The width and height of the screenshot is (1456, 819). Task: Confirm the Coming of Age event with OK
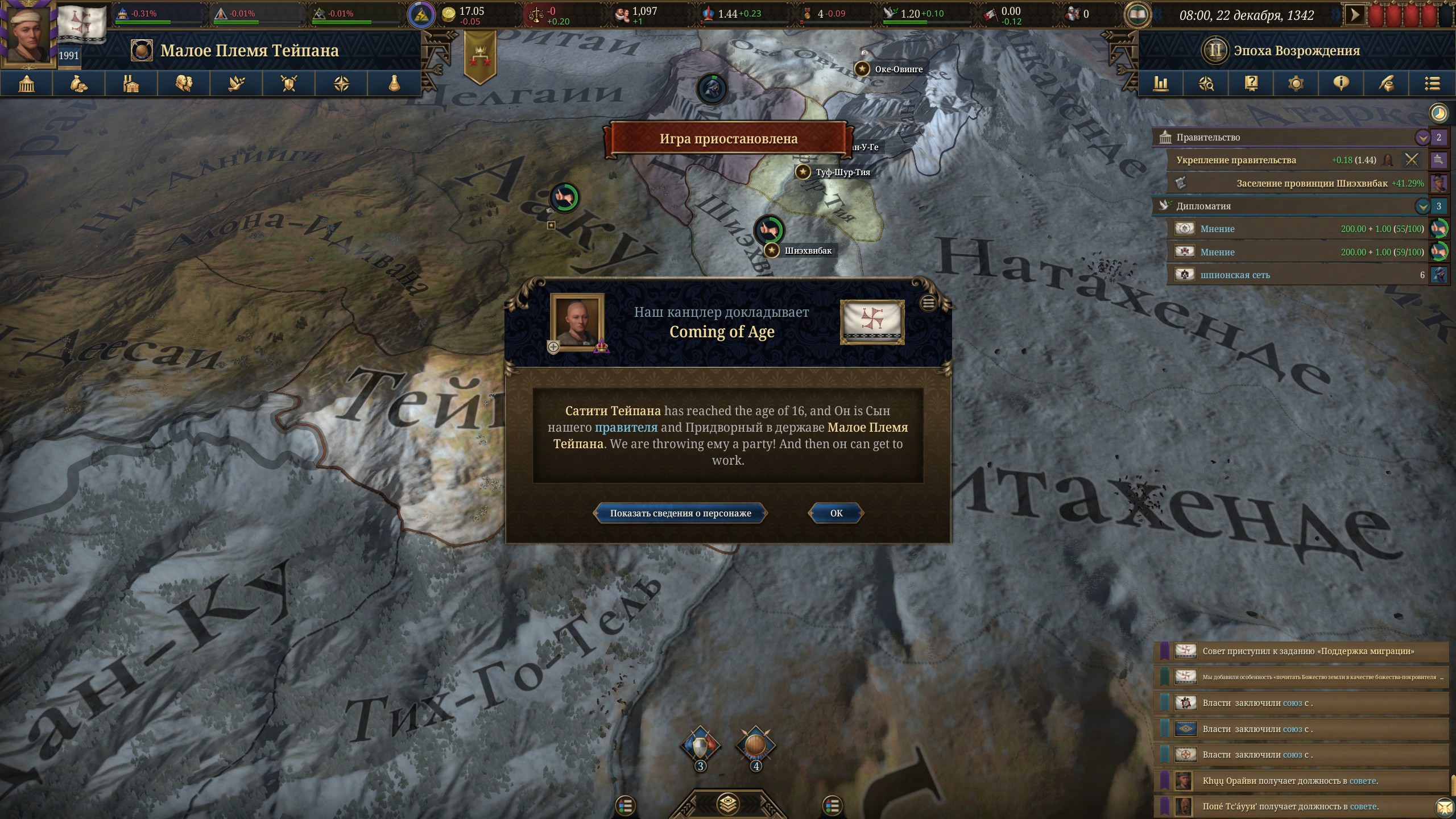point(836,513)
